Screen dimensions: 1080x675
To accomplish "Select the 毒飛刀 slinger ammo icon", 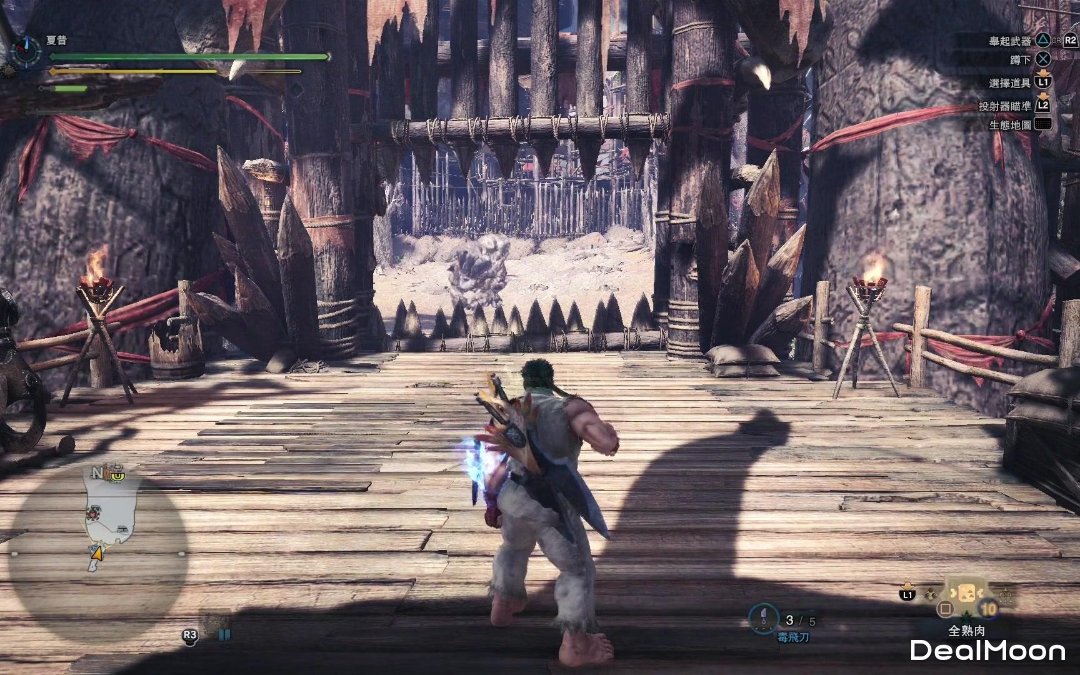I will 764,617.
